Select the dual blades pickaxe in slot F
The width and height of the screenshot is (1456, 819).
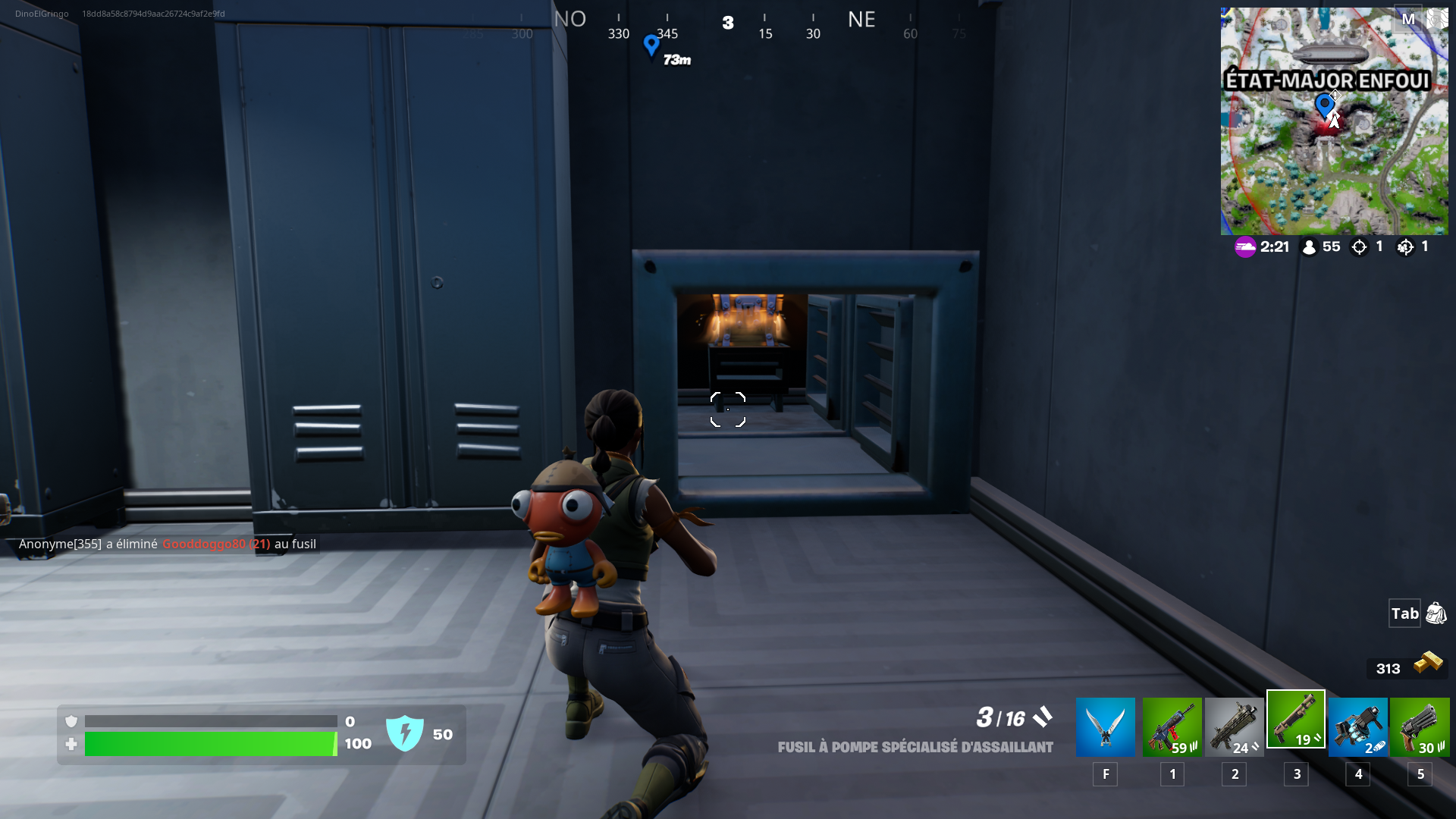[1105, 726]
